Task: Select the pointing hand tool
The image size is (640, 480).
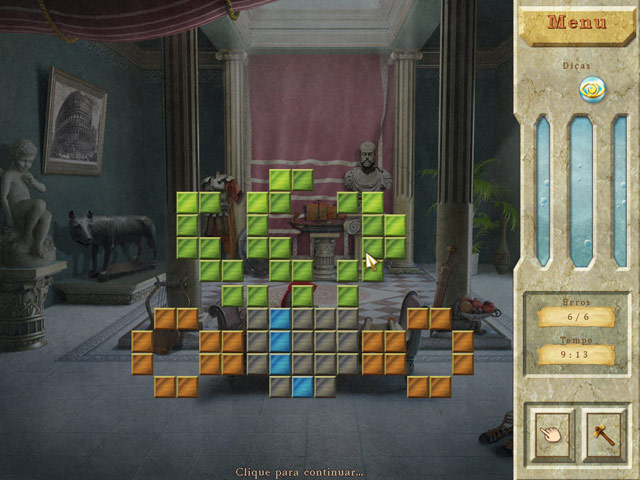Action: (x=550, y=433)
